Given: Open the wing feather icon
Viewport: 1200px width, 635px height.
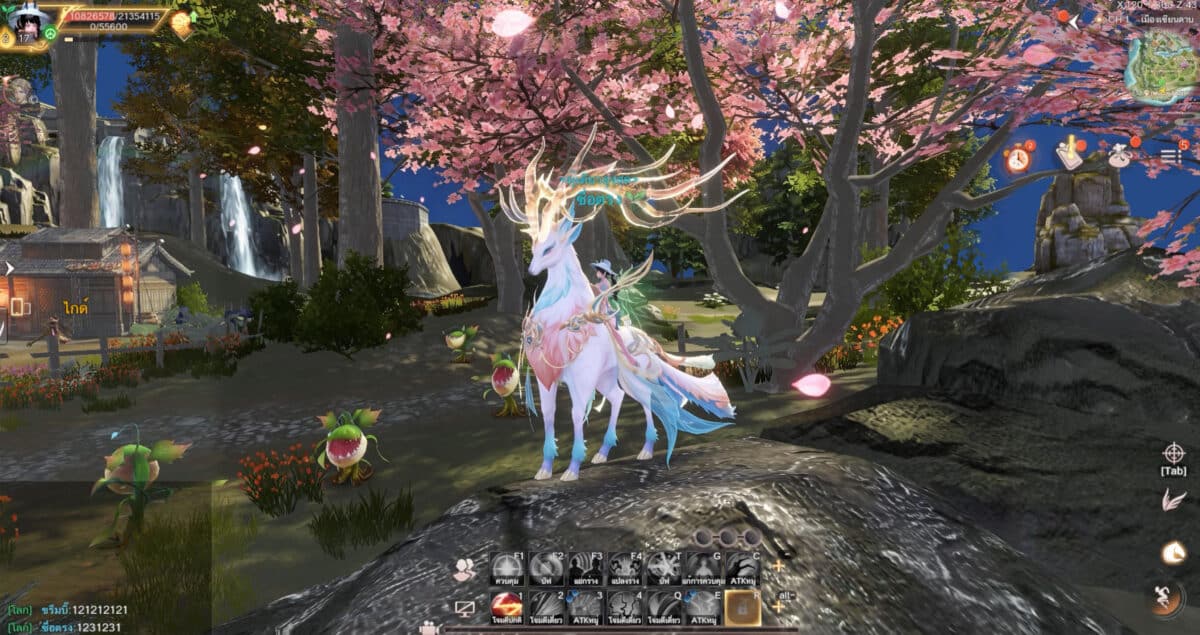Looking at the screenshot, I should point(1173,500).
